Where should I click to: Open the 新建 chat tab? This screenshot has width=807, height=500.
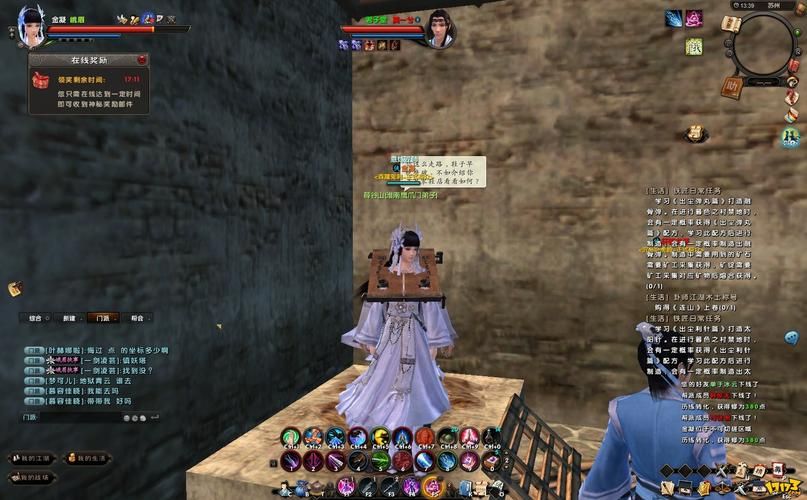tap(69, 317)
